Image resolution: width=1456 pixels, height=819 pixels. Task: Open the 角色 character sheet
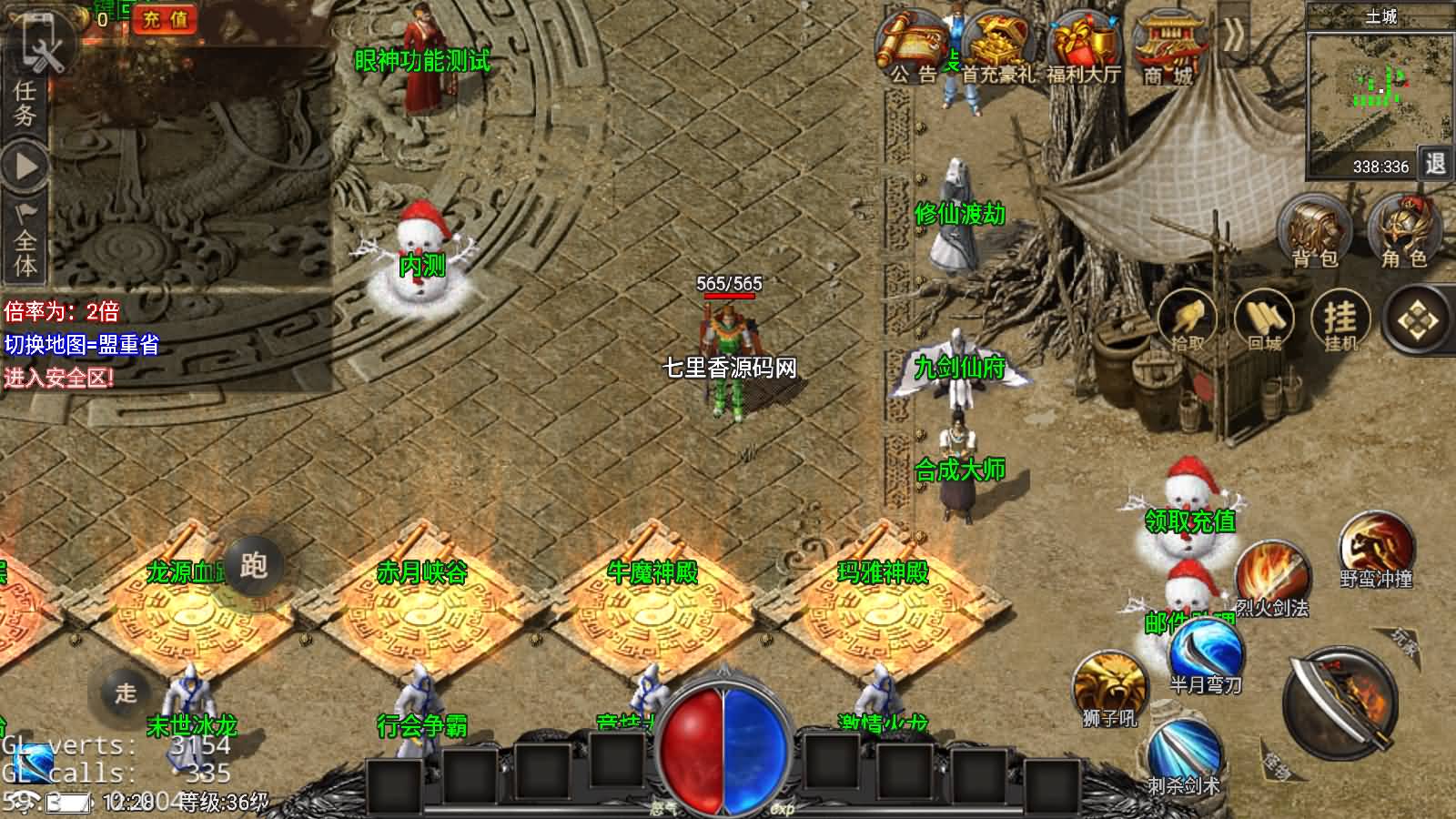click(1404, 232)
